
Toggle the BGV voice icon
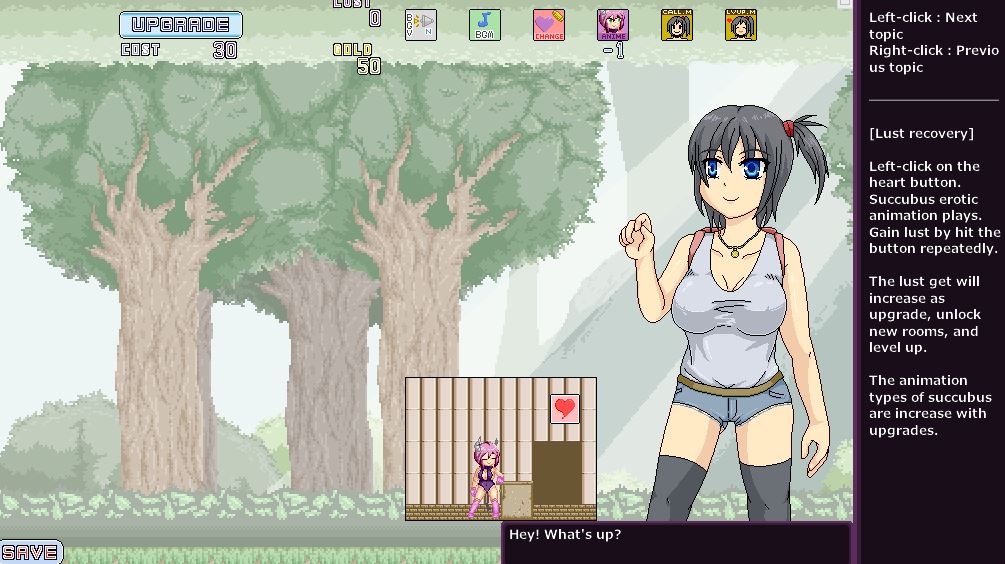(420, 25)
